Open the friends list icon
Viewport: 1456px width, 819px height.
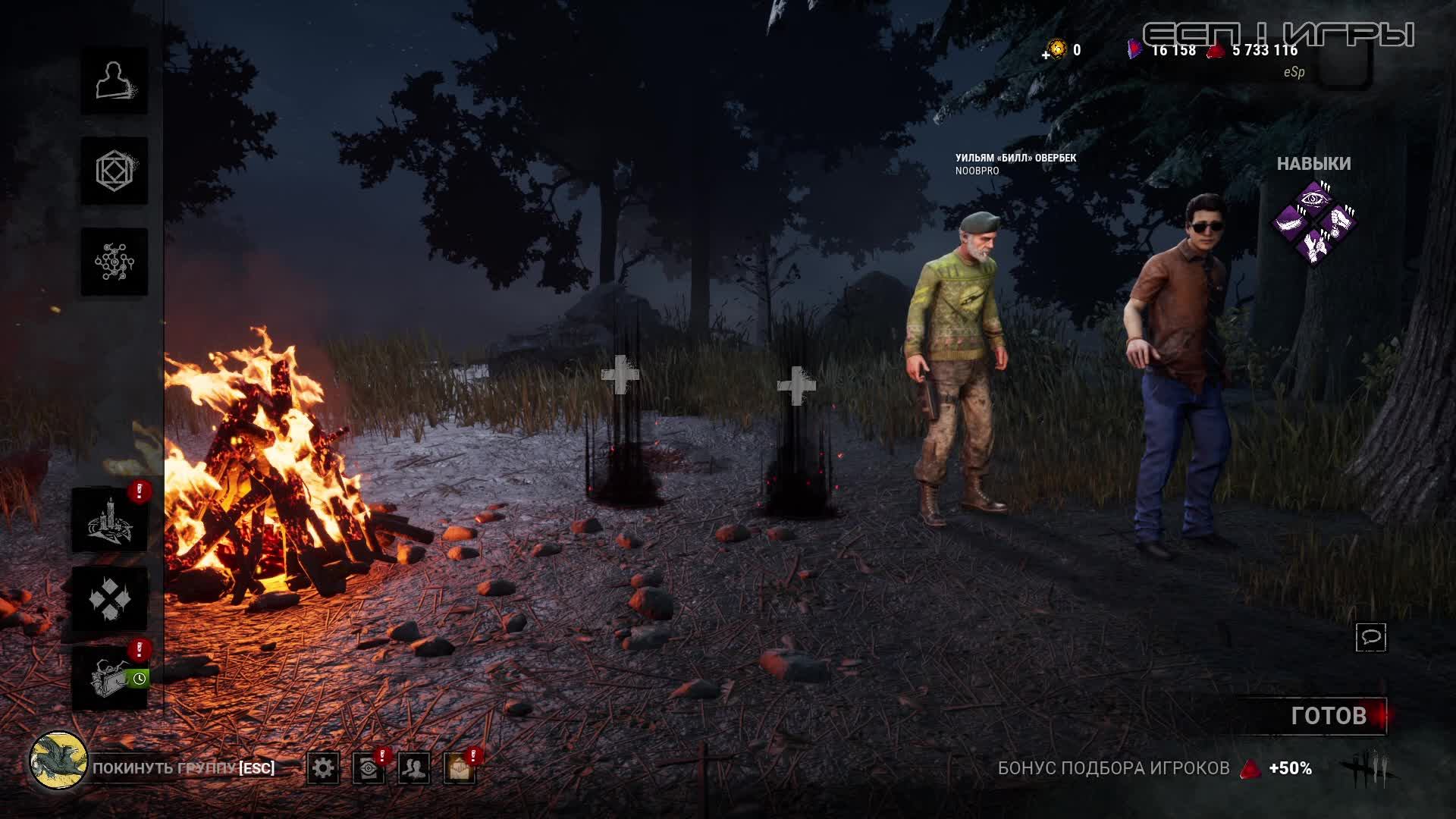(x=414, y=768)
